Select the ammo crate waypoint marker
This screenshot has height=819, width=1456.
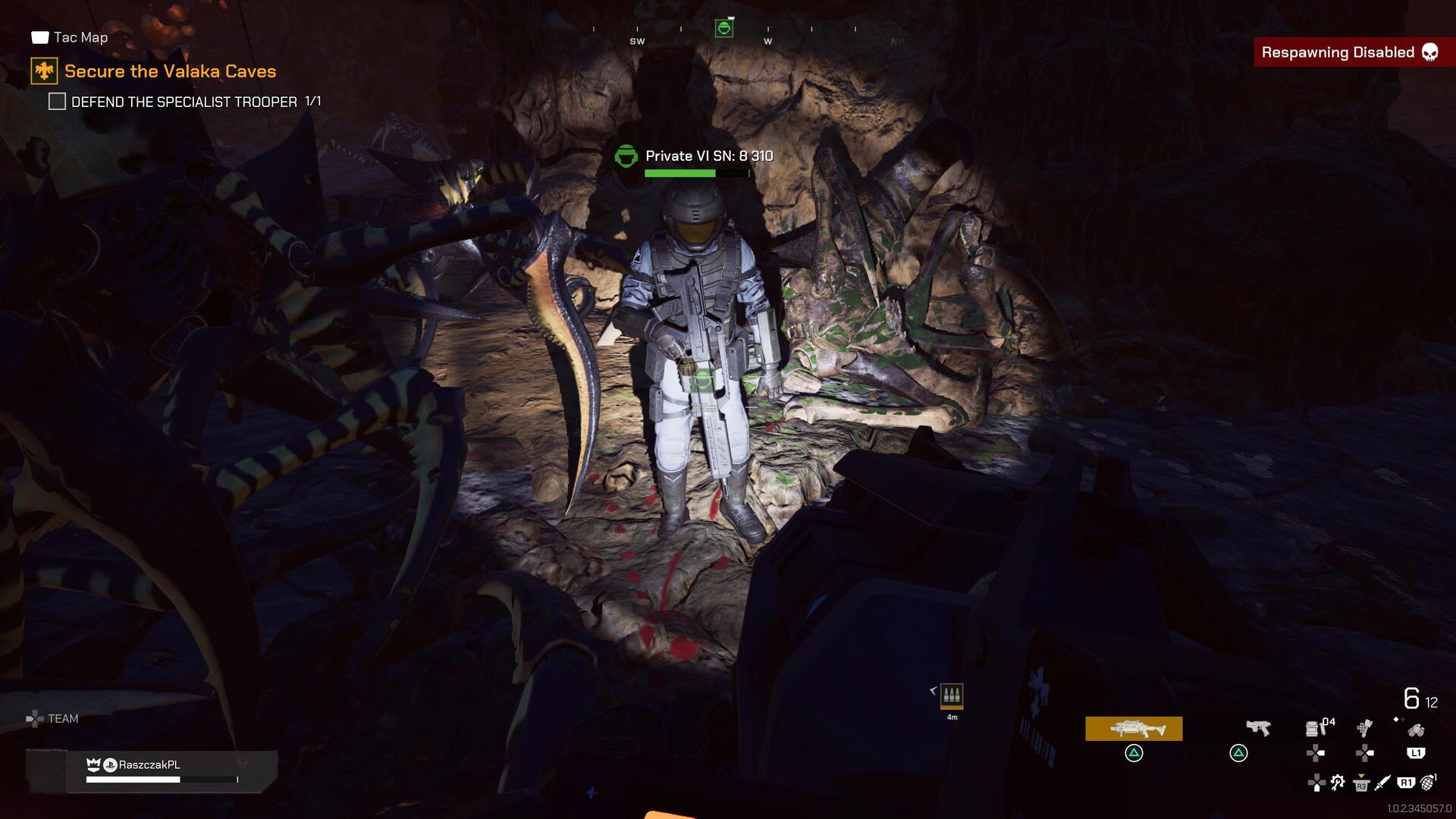(952, 695)
